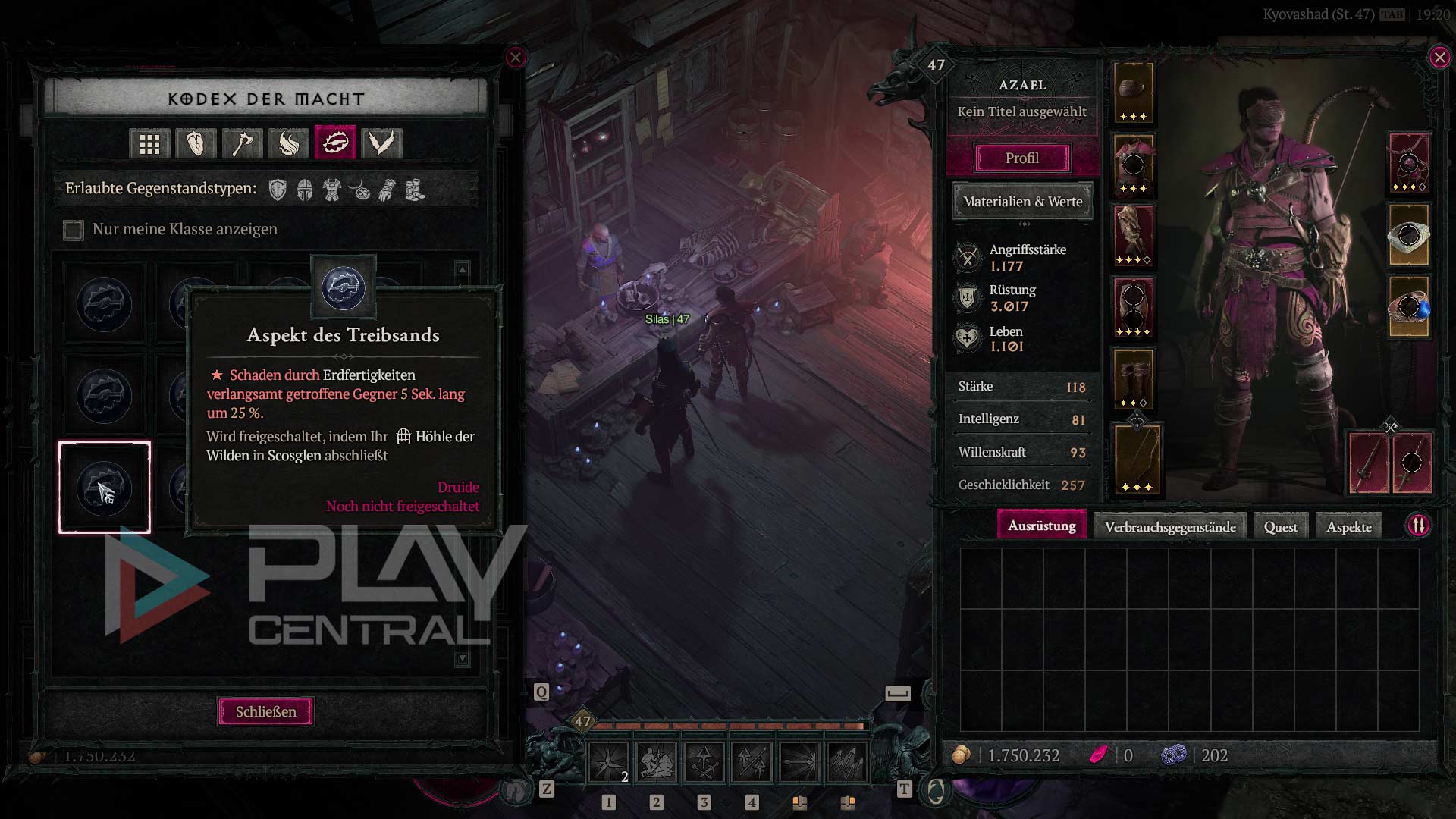Select the equipped helmet slot
This screenshot has height=819, width=1456.
(1134, 93)
